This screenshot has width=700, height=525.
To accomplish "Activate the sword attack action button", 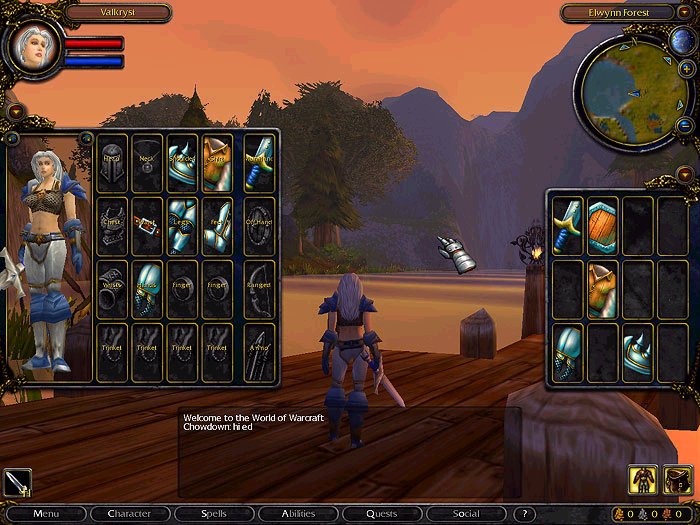I will (17, 482).
